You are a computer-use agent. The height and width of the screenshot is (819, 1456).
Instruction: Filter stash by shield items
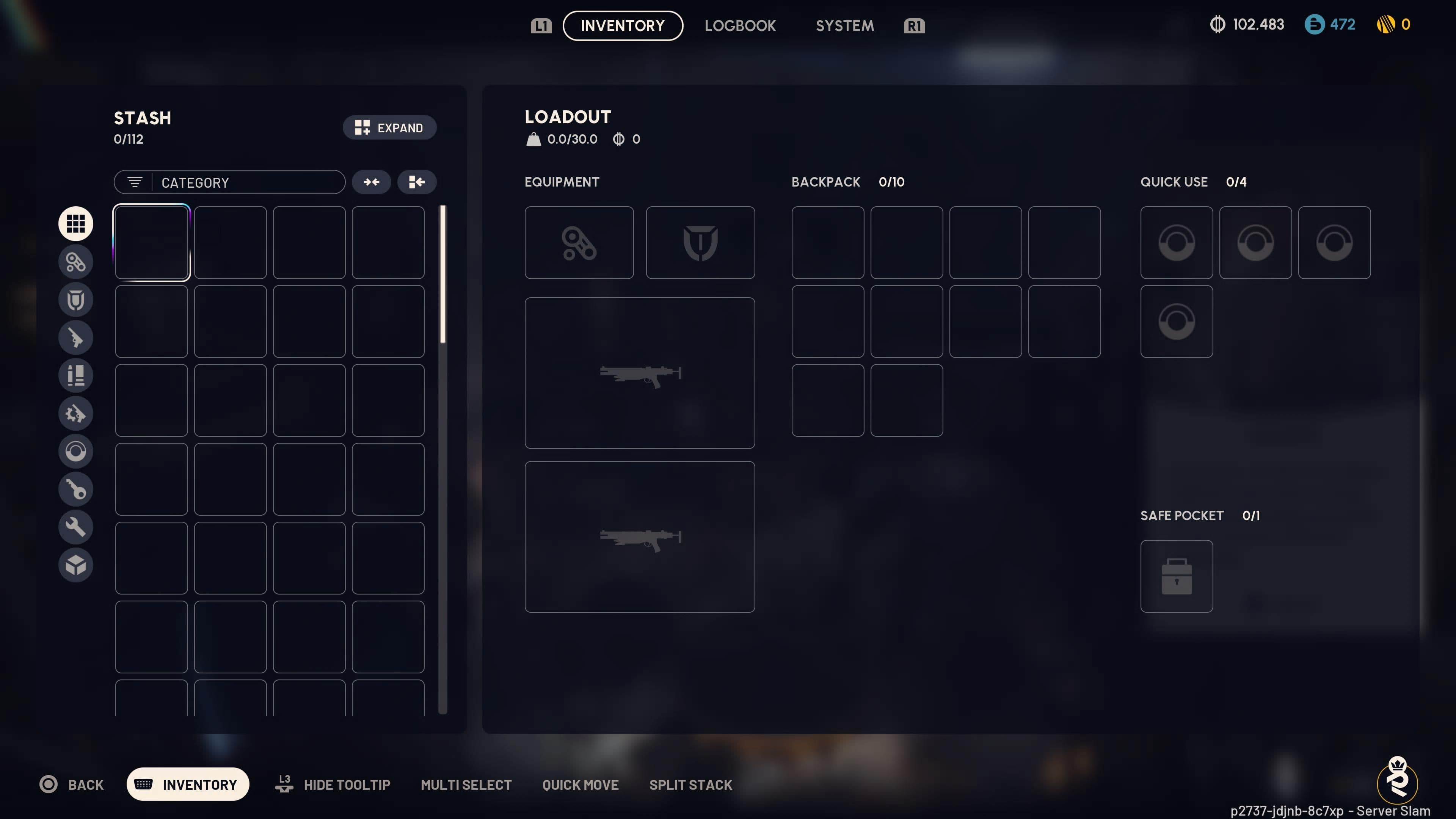76,300
